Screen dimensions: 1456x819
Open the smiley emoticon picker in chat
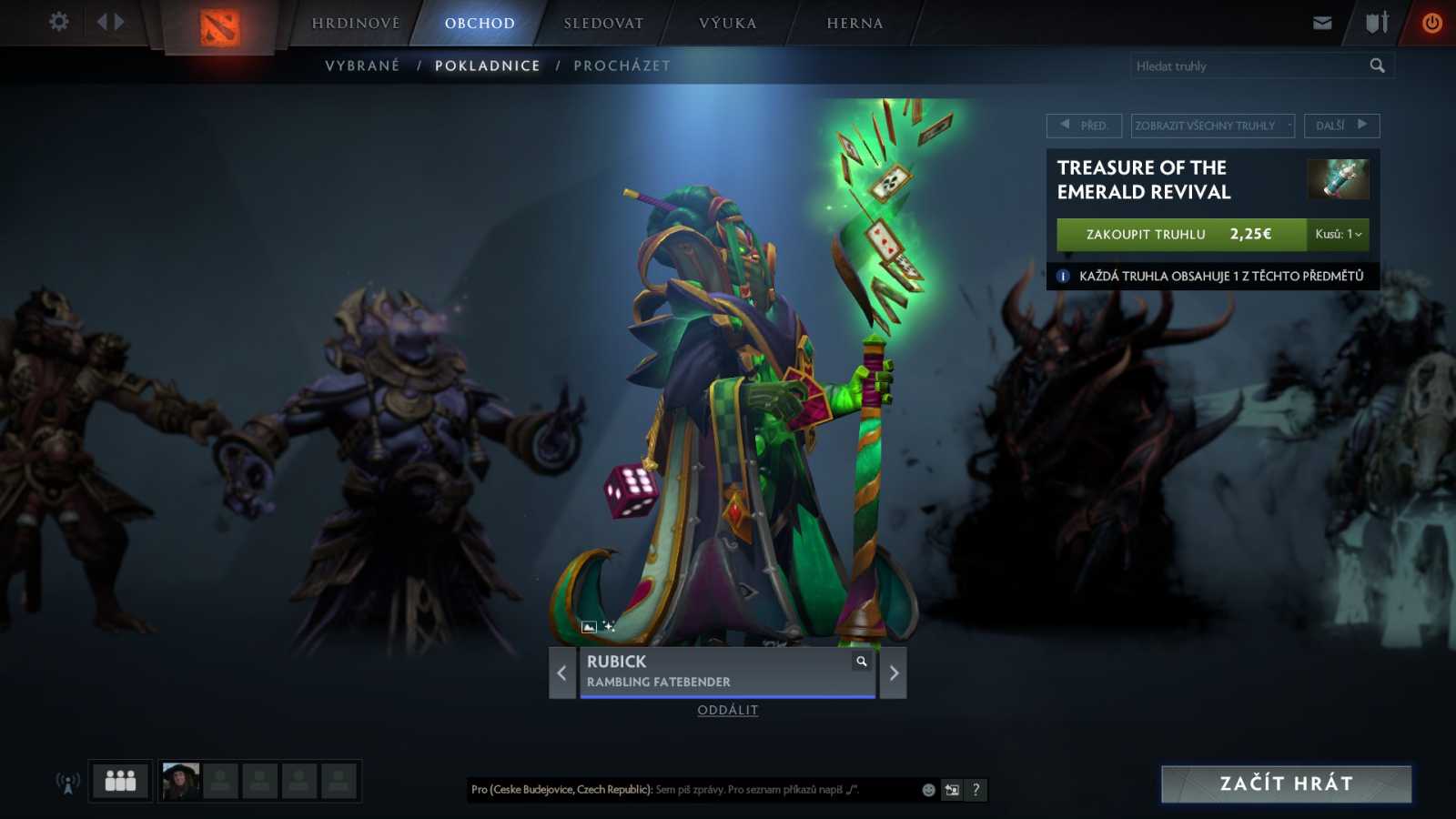coord(927,790)
